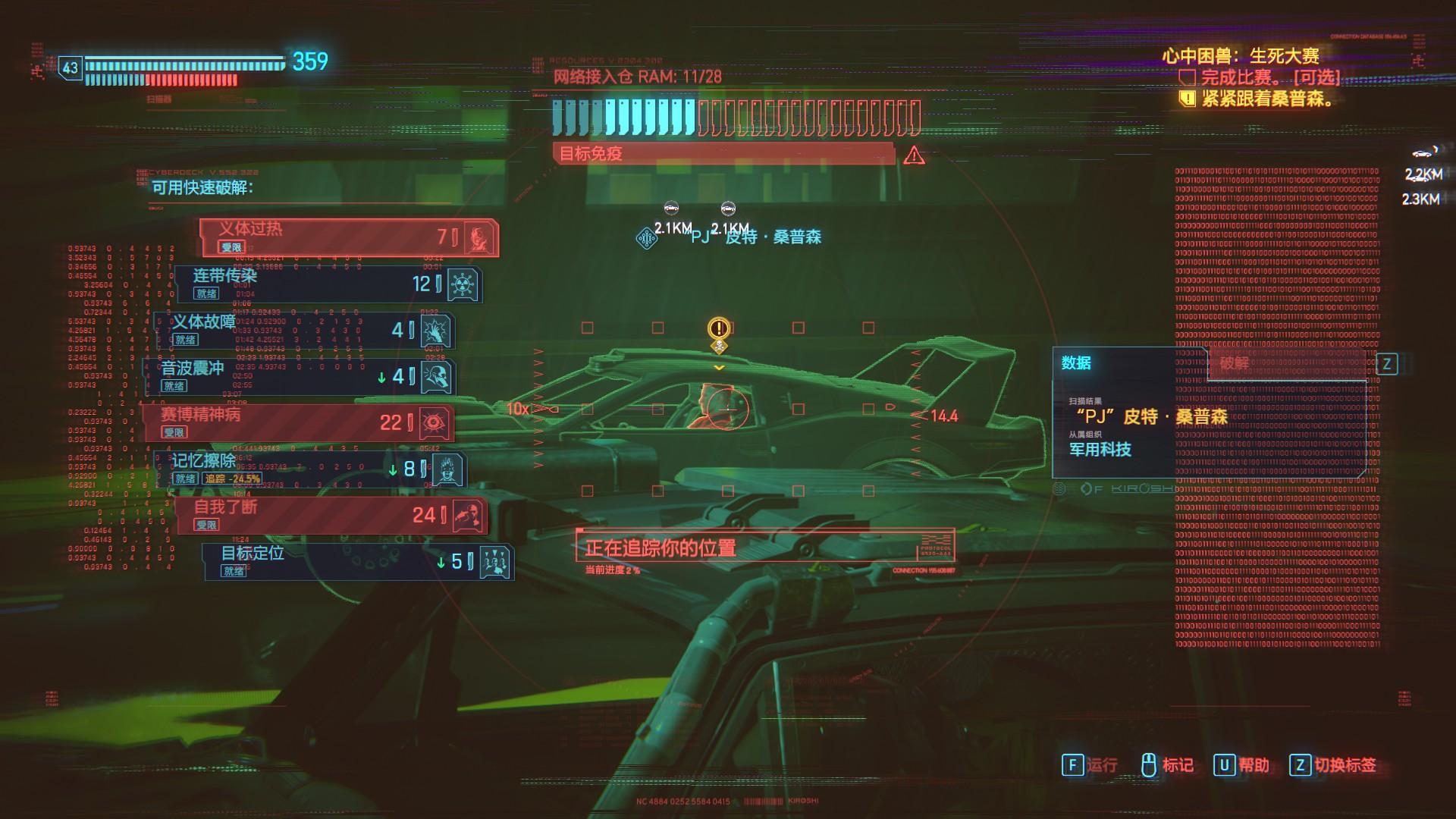The width and height of the screenshot is (1456, 819).
Task: Select the 自我了断 quickhack
Action: coord(330,515)
